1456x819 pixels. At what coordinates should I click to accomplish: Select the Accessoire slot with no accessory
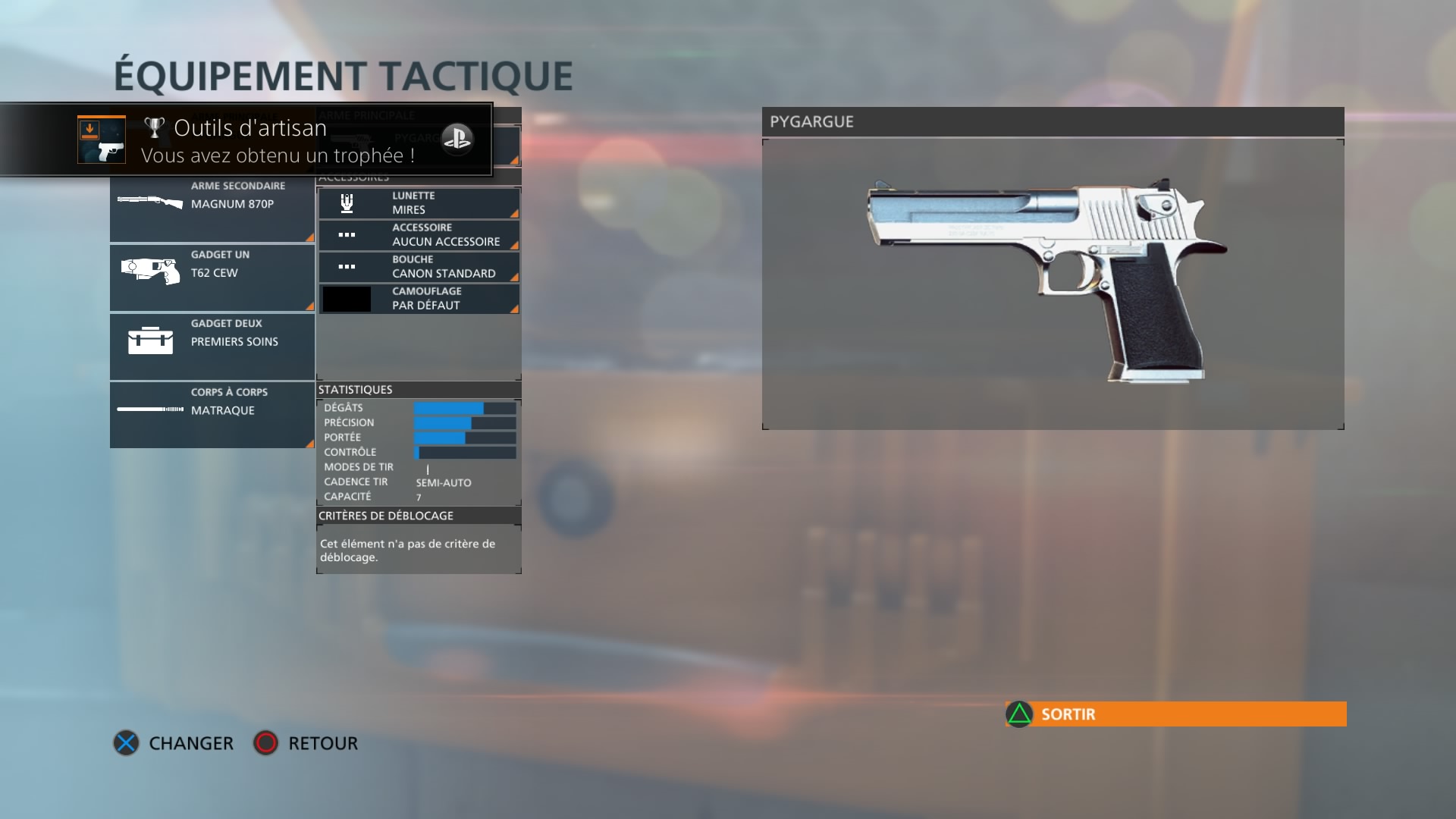coord(419,235)
